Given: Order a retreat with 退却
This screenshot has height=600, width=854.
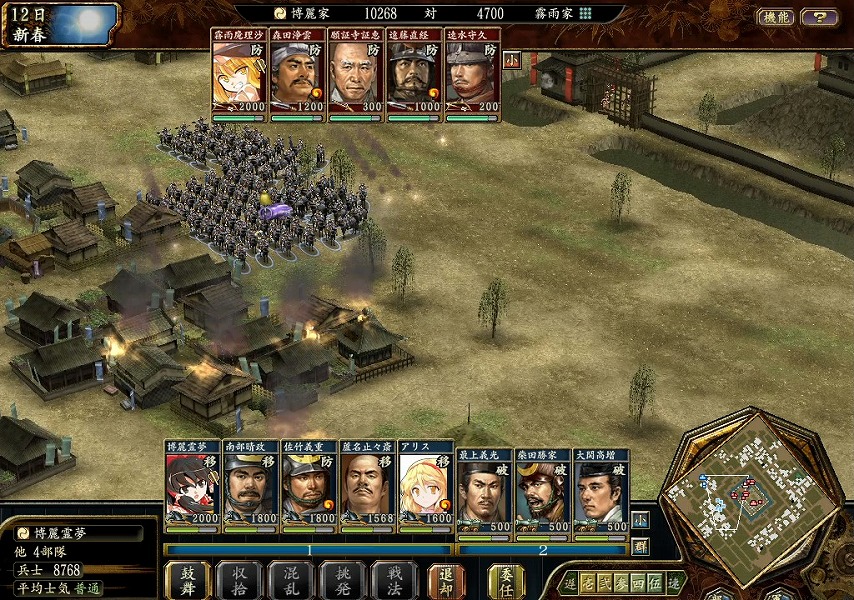Looking at the screenshot, I should [446, 579].
